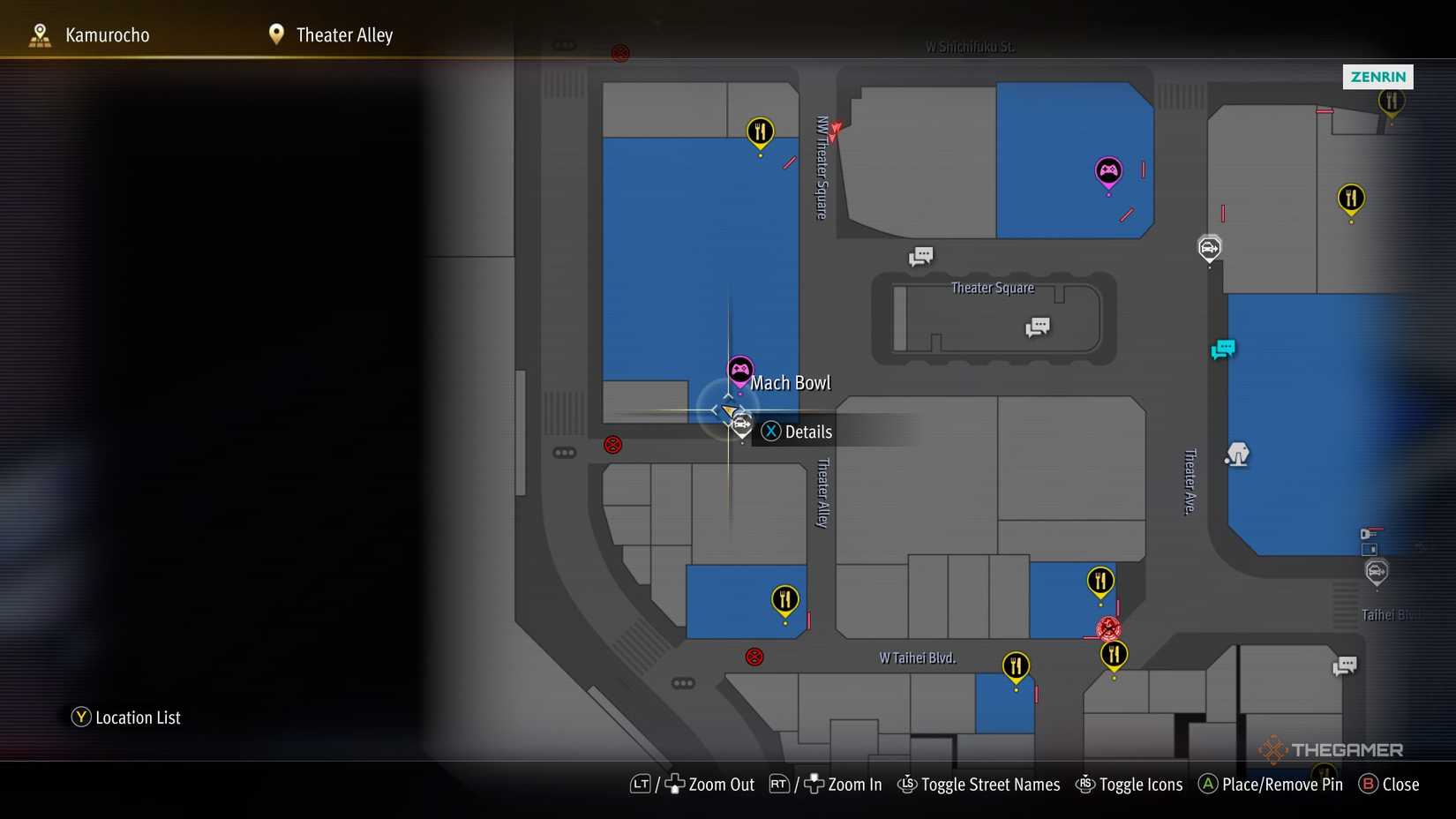Zoom Out using the LT control
Screen dimensions: 1456x819
click(641, 784)
